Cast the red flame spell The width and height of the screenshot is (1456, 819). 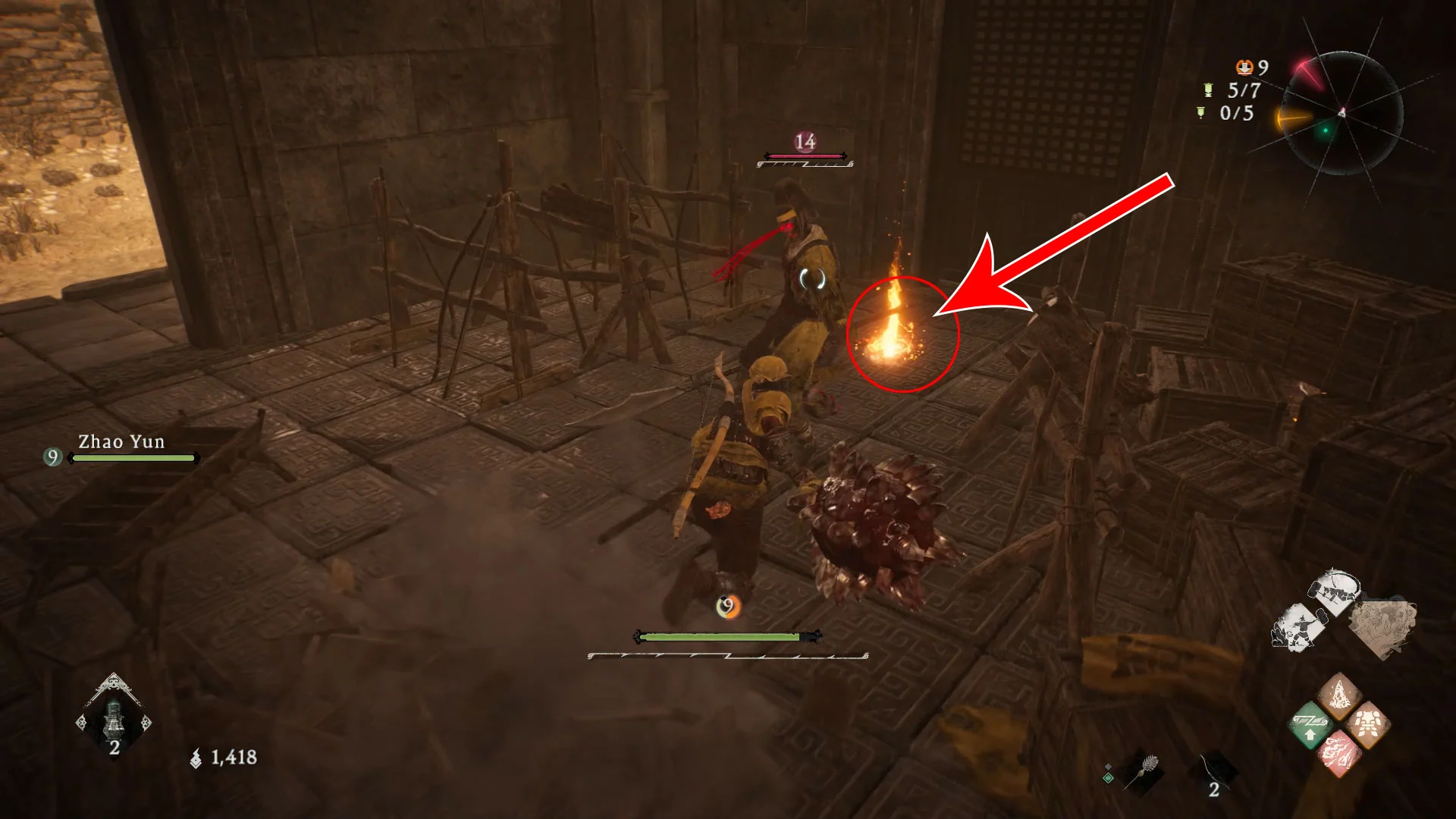coord(1338,755)
